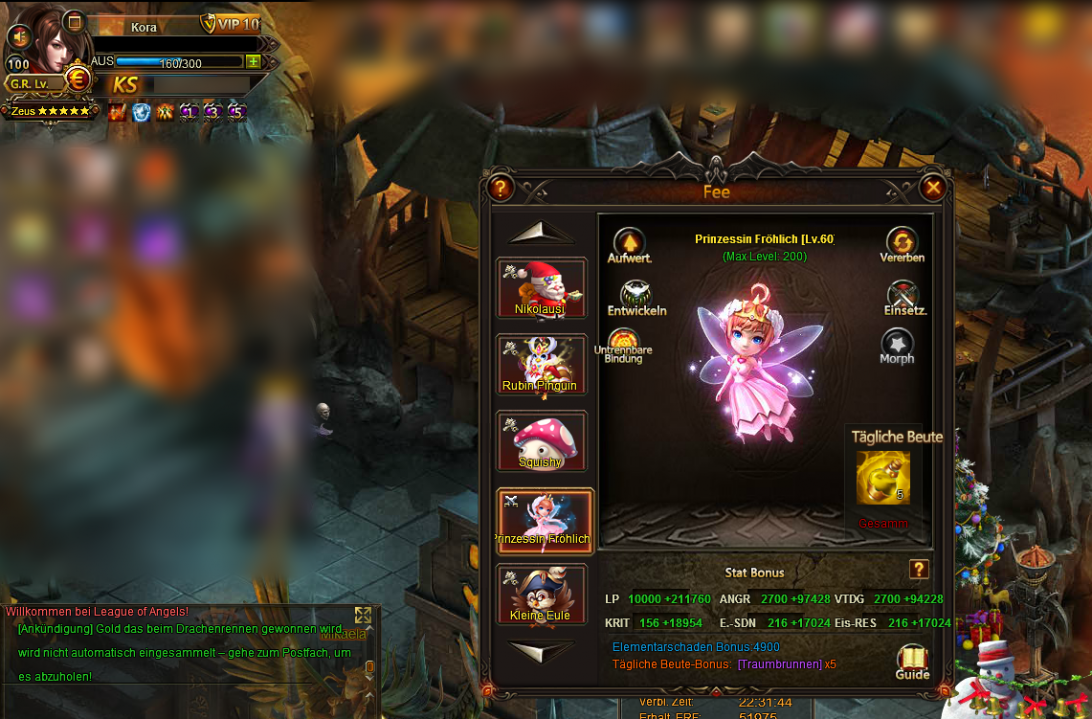Select the Rubin Pinguin fairy
This screenshot has width=1092, height=719.
click(x=541, y=365)
